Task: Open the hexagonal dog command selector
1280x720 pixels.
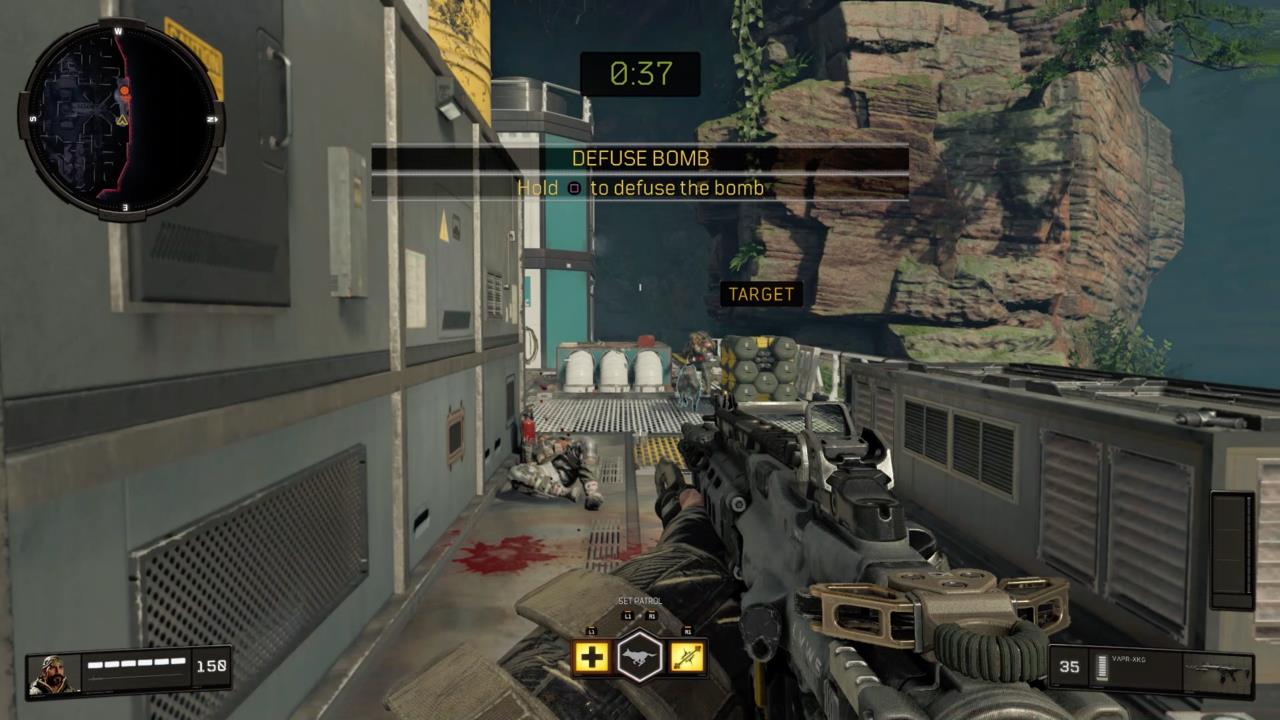Action: (641, 655)
